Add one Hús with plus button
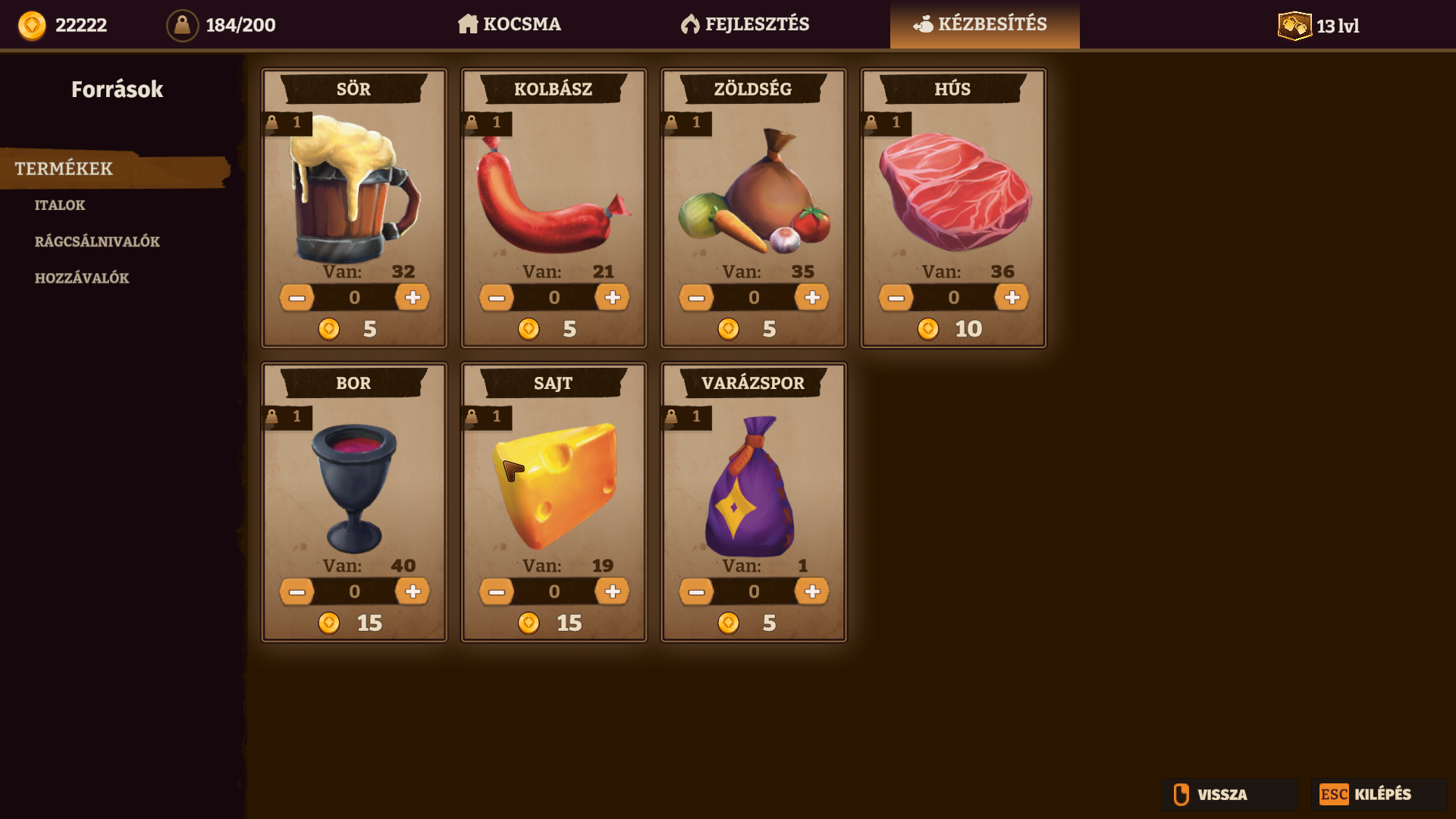1456x819 pixels. (x=1012, y=297)
